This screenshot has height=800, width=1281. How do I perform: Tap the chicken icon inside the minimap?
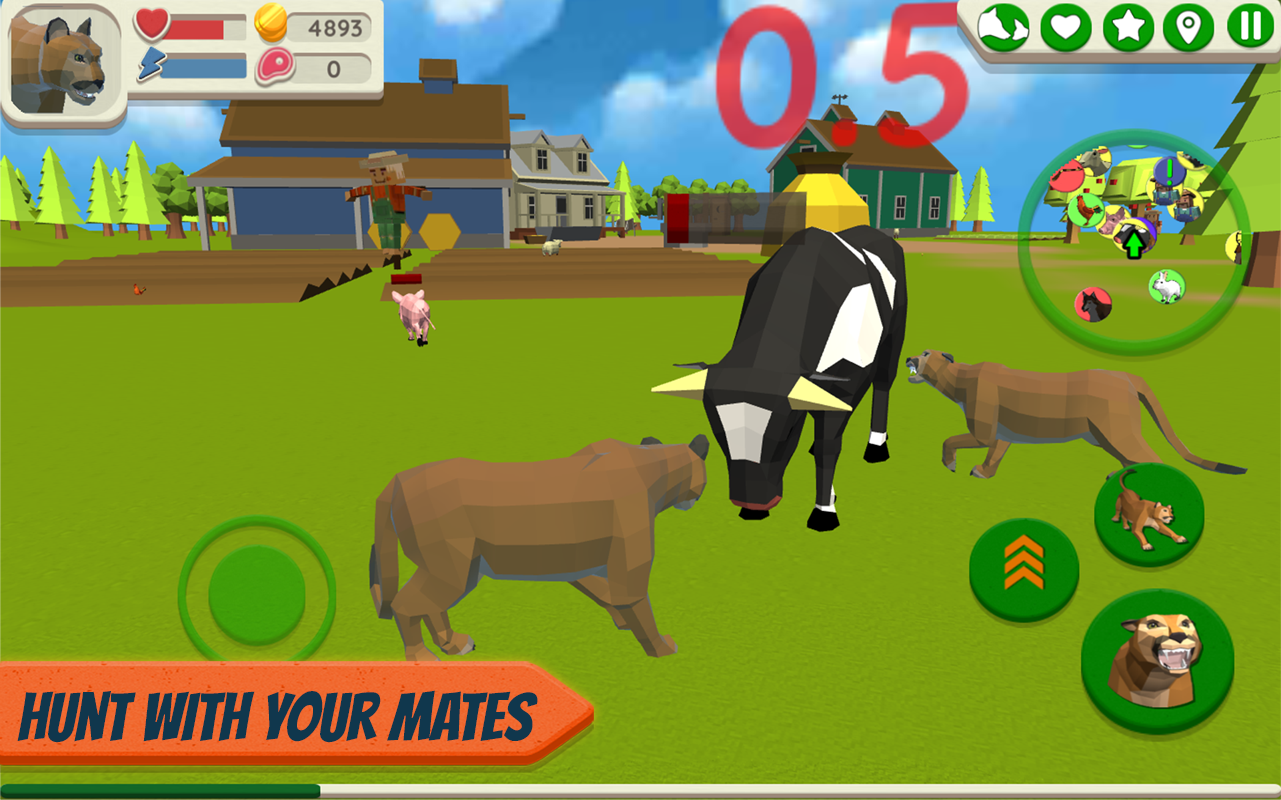(1086, 209)
